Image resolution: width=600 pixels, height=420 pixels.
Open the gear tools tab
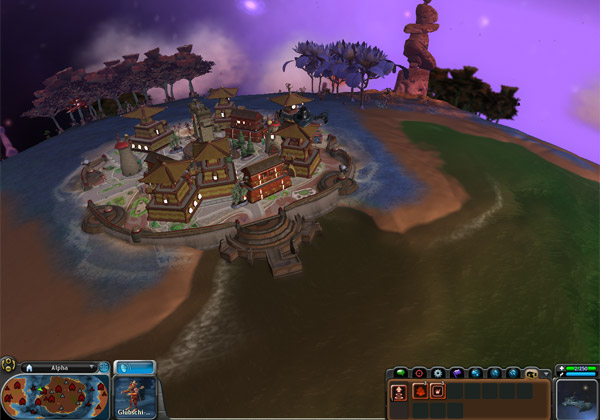point(436,372)
